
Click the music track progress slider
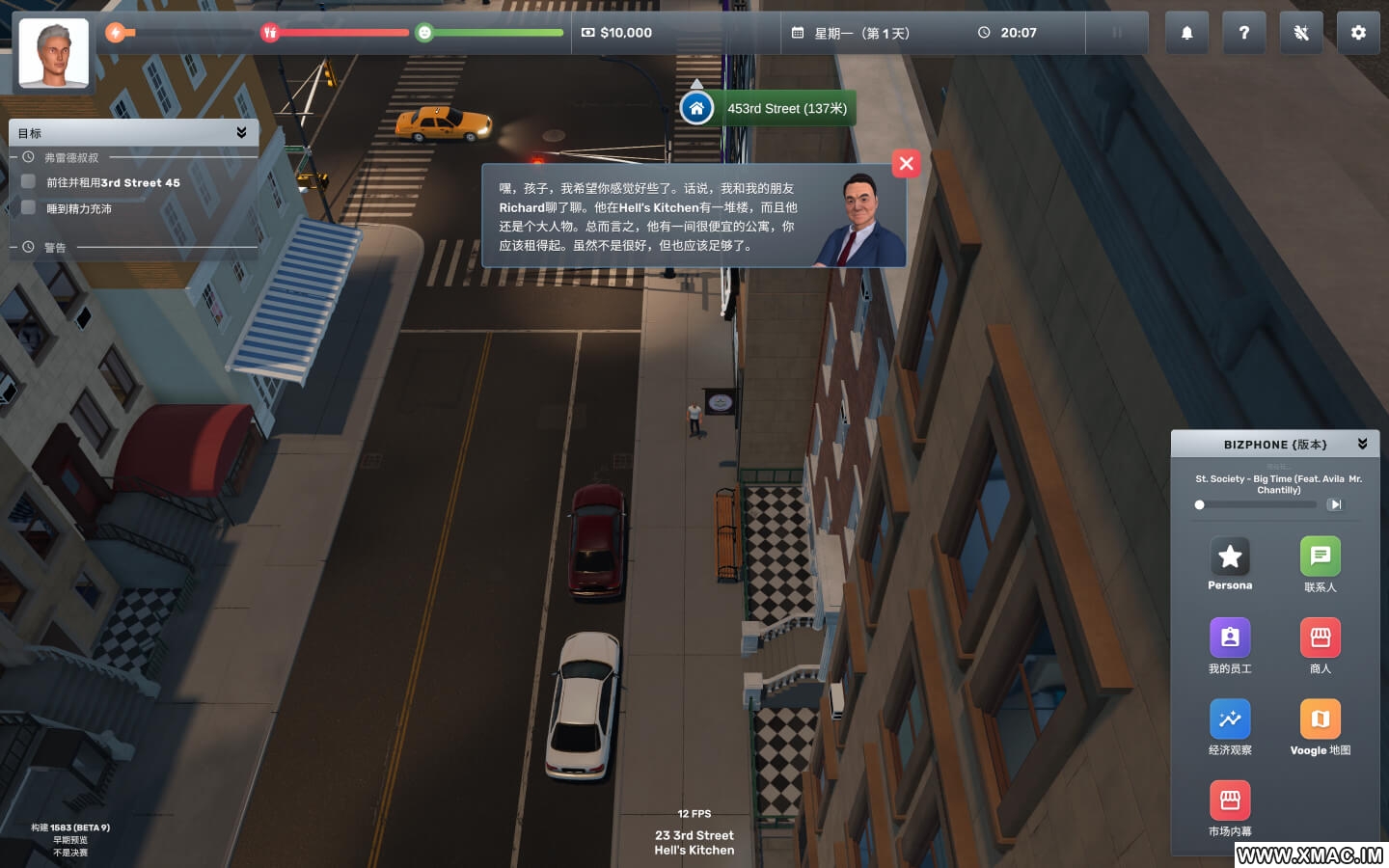(1255, 504)
